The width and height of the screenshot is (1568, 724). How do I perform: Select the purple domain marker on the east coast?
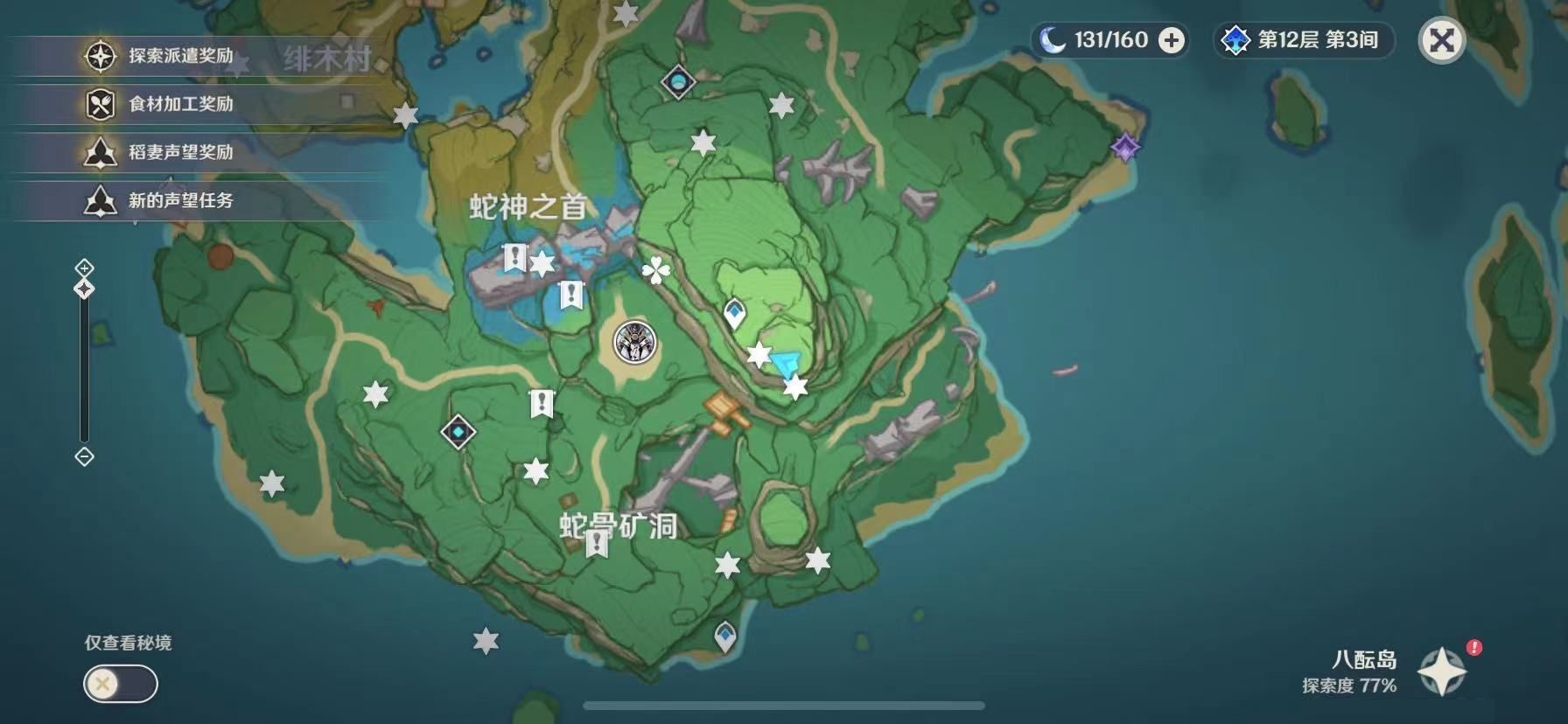(1124, 147)
